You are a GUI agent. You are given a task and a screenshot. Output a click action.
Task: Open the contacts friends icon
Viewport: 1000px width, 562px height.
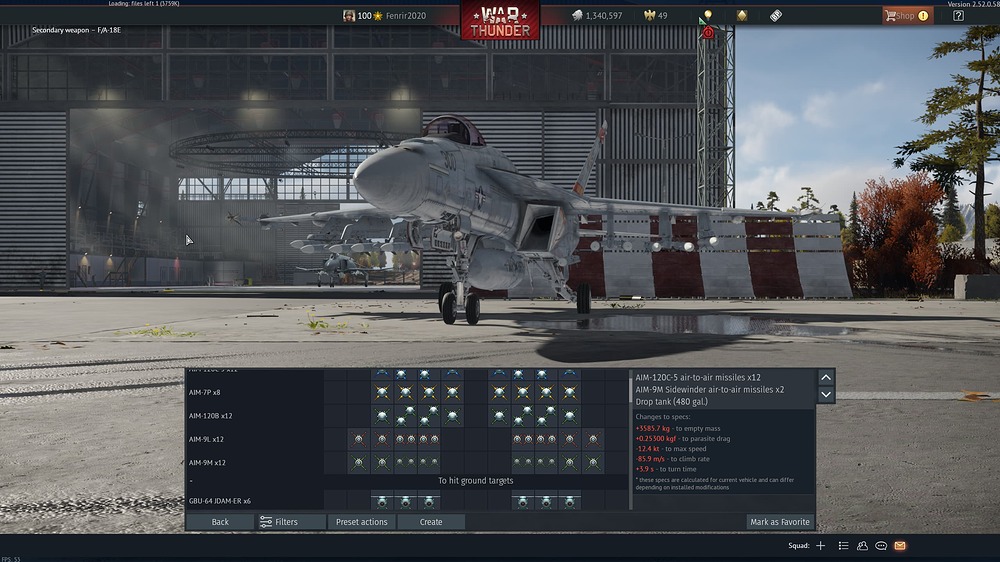[x=862, y=546]
